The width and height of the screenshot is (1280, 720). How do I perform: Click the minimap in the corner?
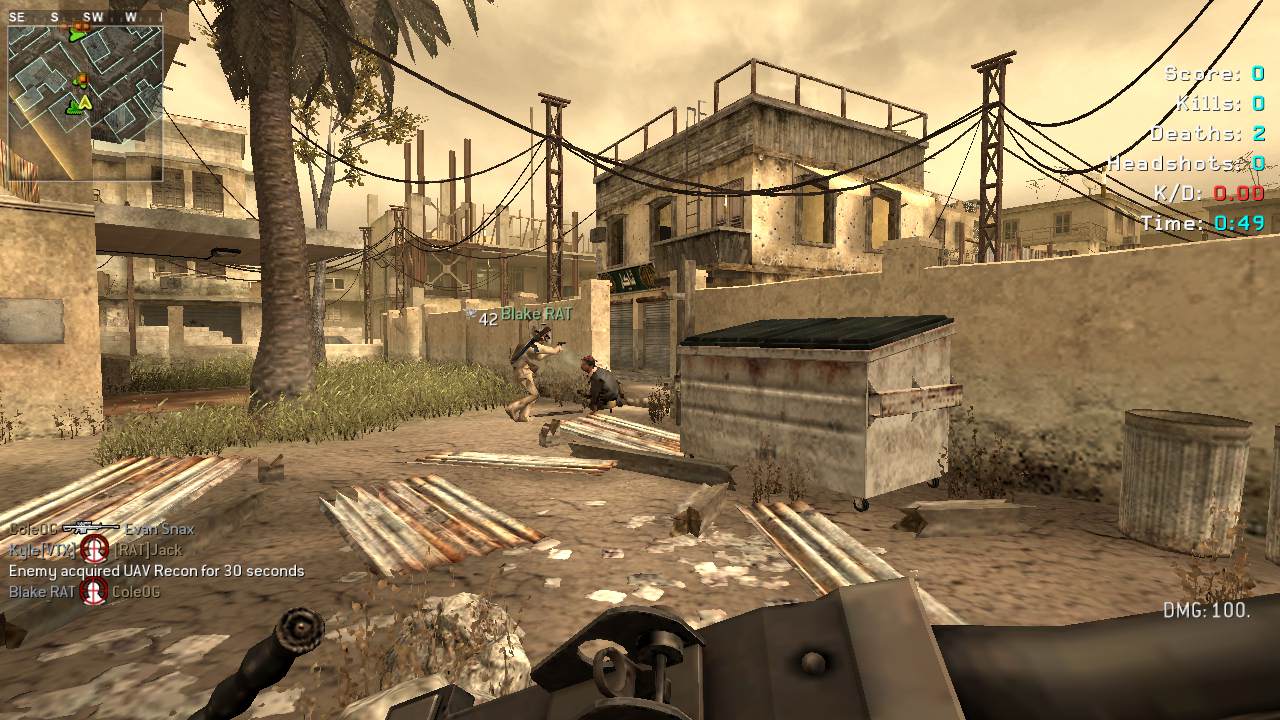85,100
